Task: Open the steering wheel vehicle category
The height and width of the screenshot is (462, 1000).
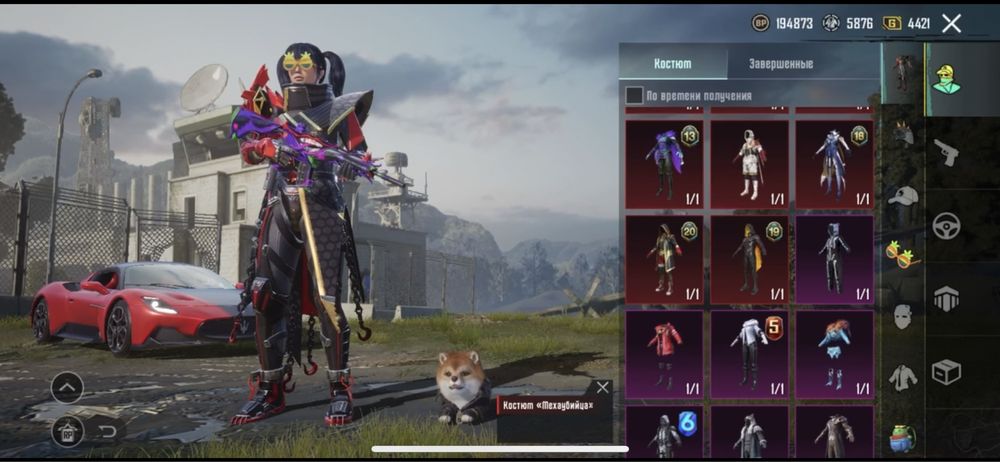Action: pos(945,226)
